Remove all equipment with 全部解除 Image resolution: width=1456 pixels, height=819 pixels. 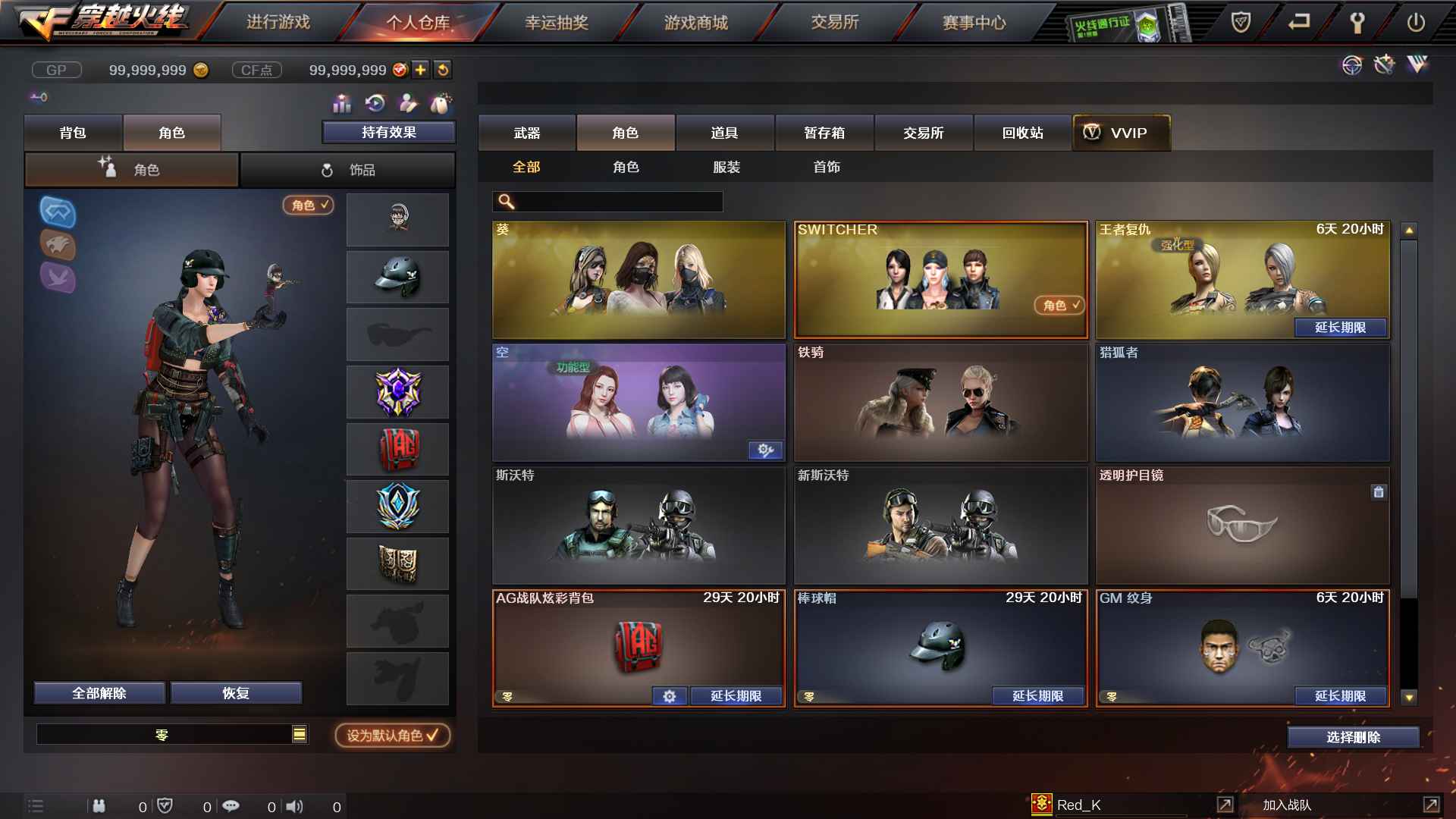click(99, 693)
